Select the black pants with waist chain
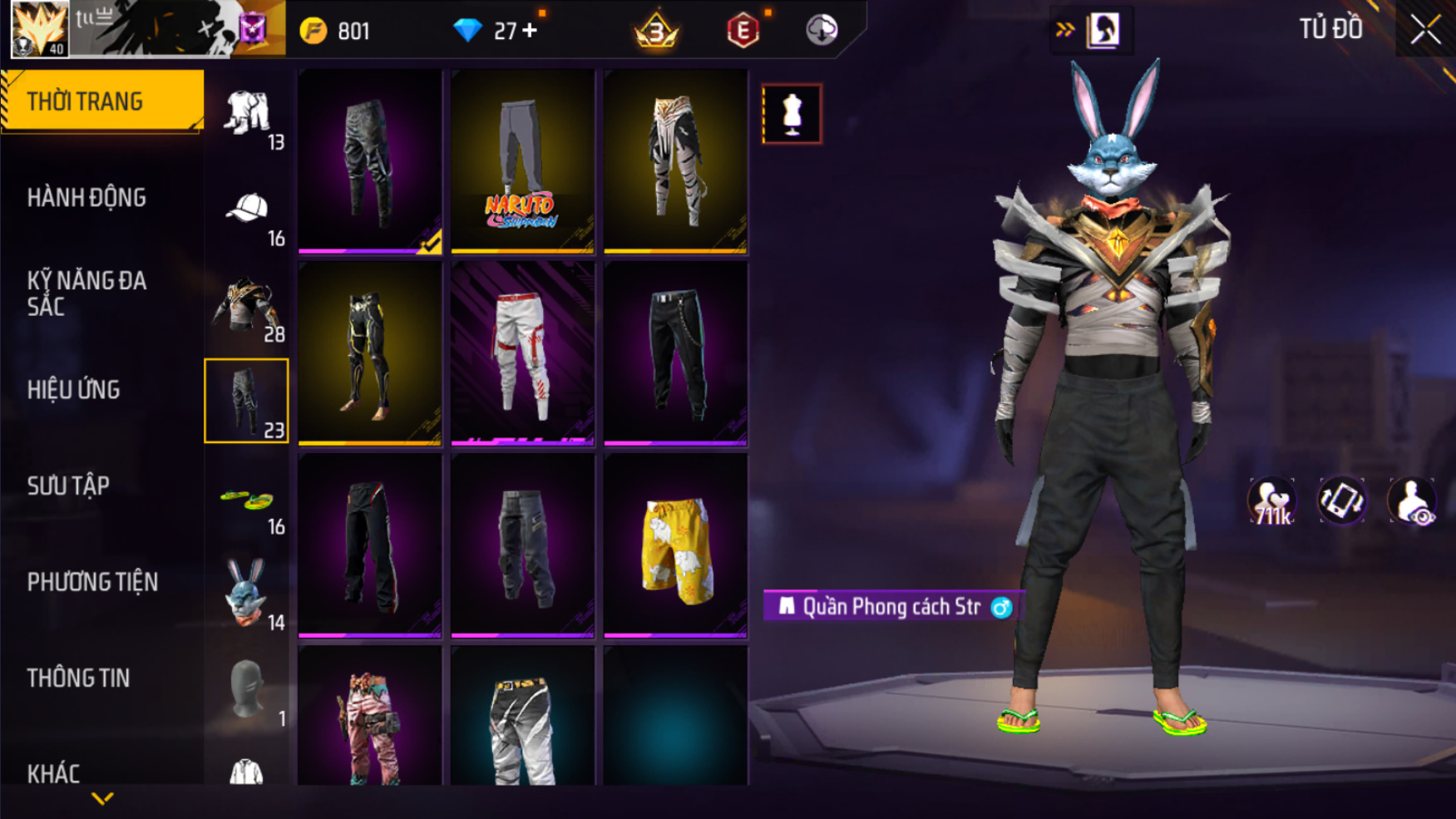This screenshot has height=819, width=1456. click(675, 353)
